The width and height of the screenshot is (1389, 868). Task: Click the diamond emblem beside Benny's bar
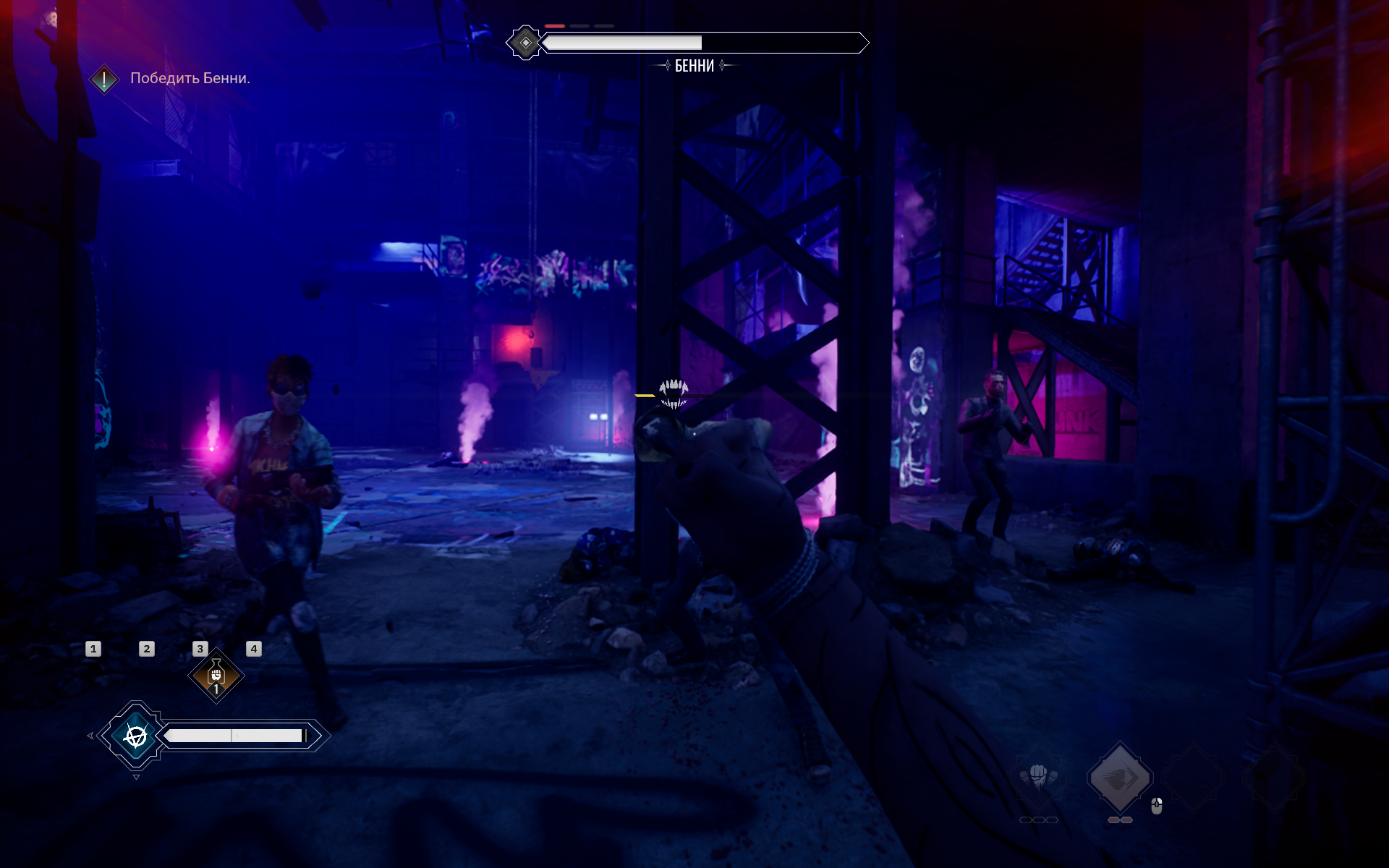click(x=525, y=43)
